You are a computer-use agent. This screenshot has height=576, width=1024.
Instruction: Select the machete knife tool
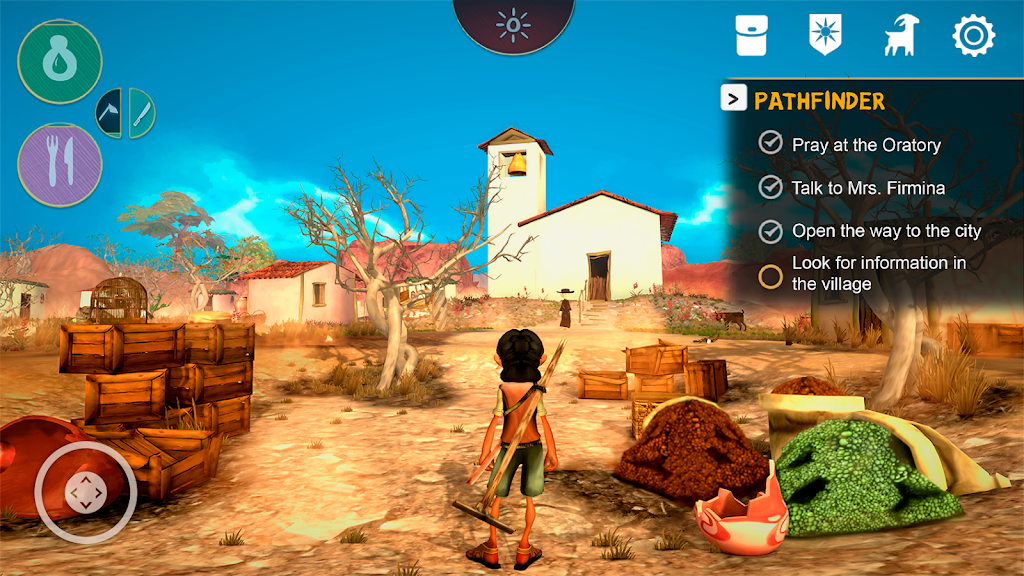click(141, 112)
